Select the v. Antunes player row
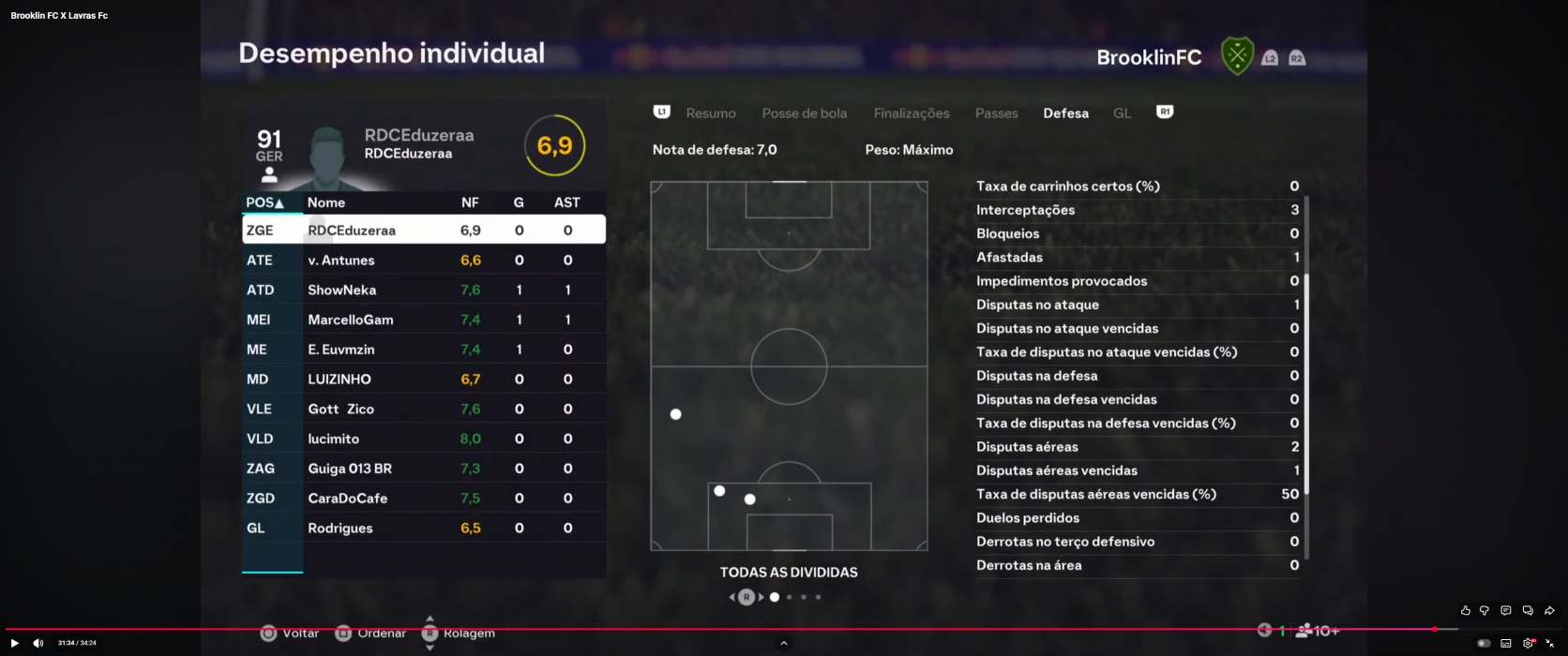 (424, 261)
